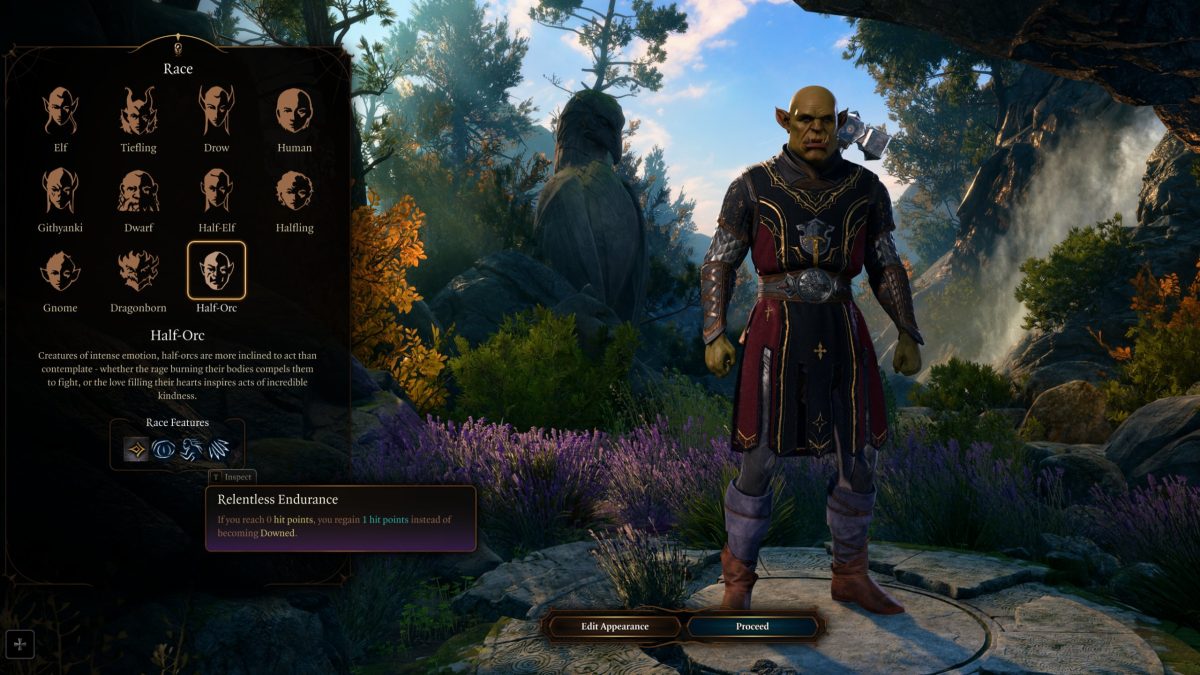The image size is (1200, 675).
Task: Choose the Githyanki race
Action: [x=61, y=191]
